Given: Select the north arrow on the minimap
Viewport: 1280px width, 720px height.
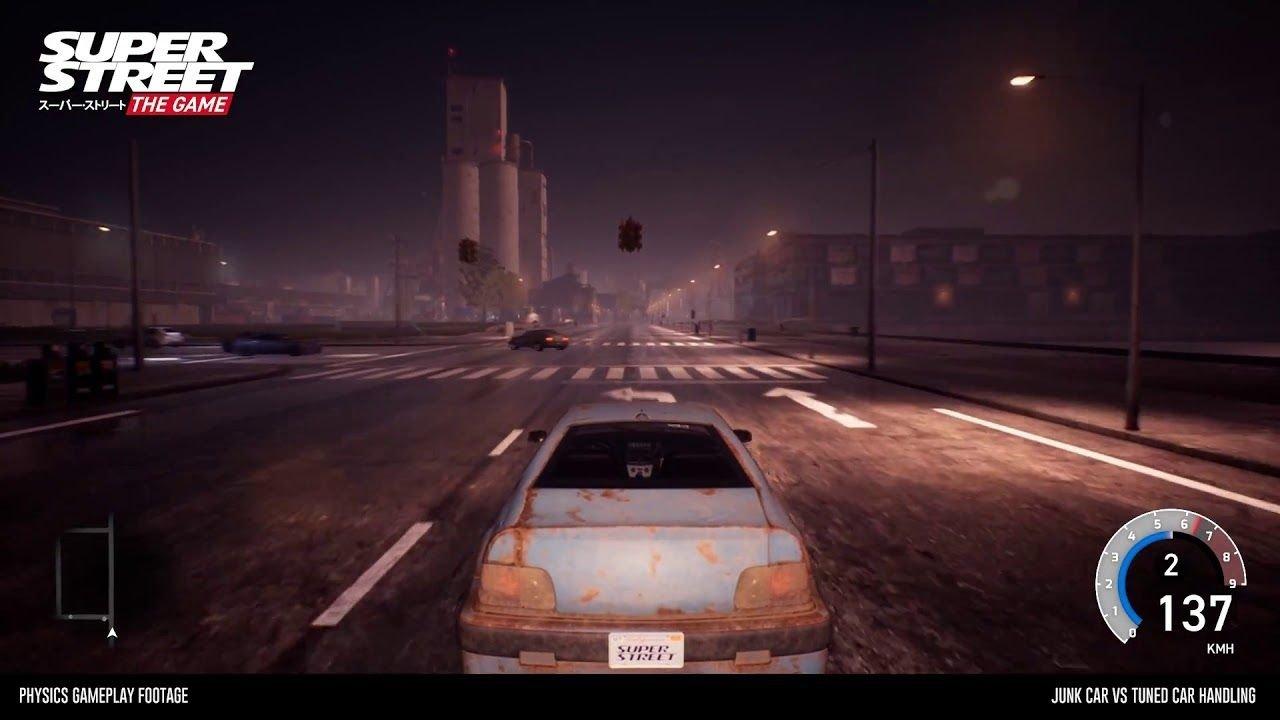Looking at the screenshot, I should coord(112,632).
